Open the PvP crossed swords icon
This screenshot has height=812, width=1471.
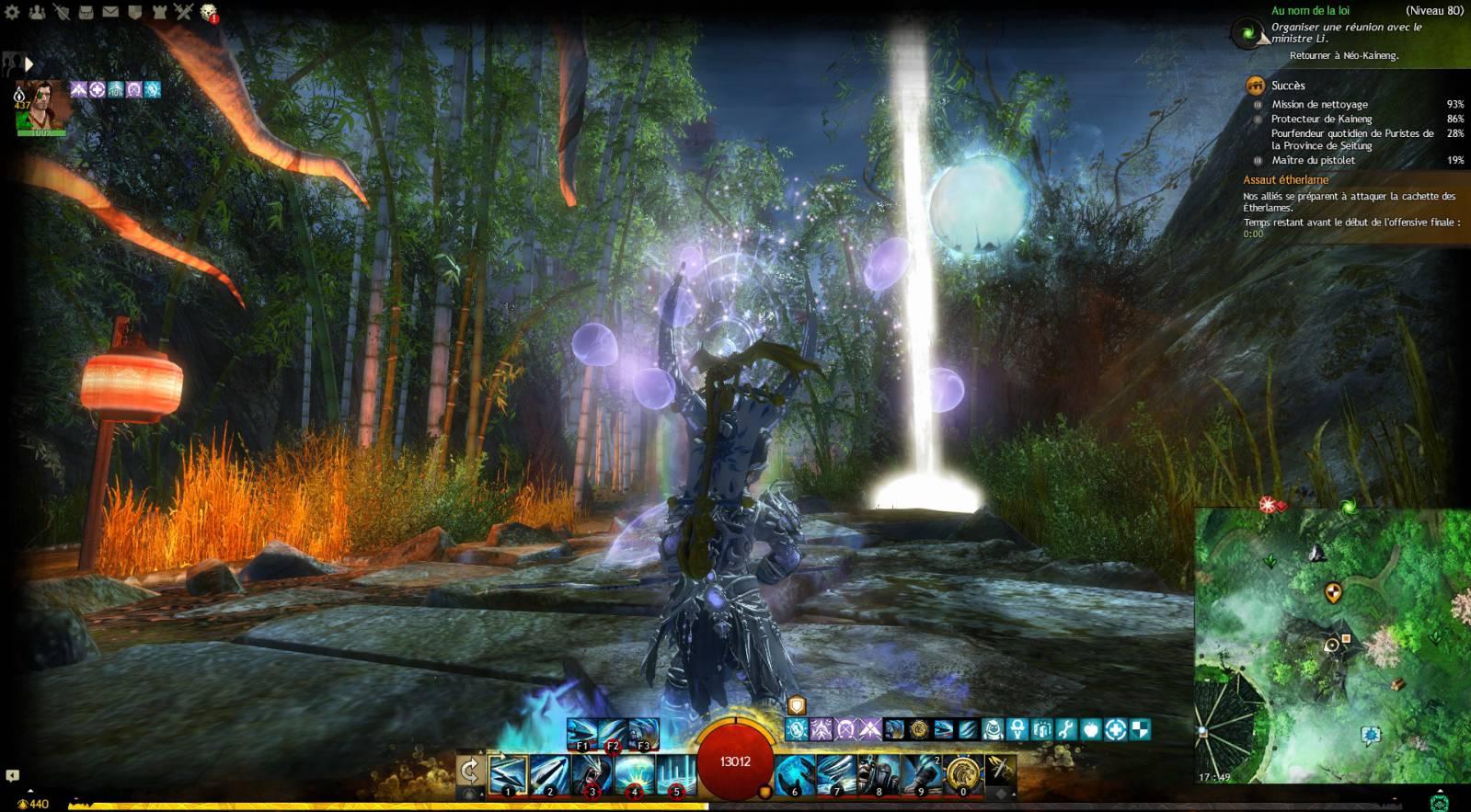[183, 12]
